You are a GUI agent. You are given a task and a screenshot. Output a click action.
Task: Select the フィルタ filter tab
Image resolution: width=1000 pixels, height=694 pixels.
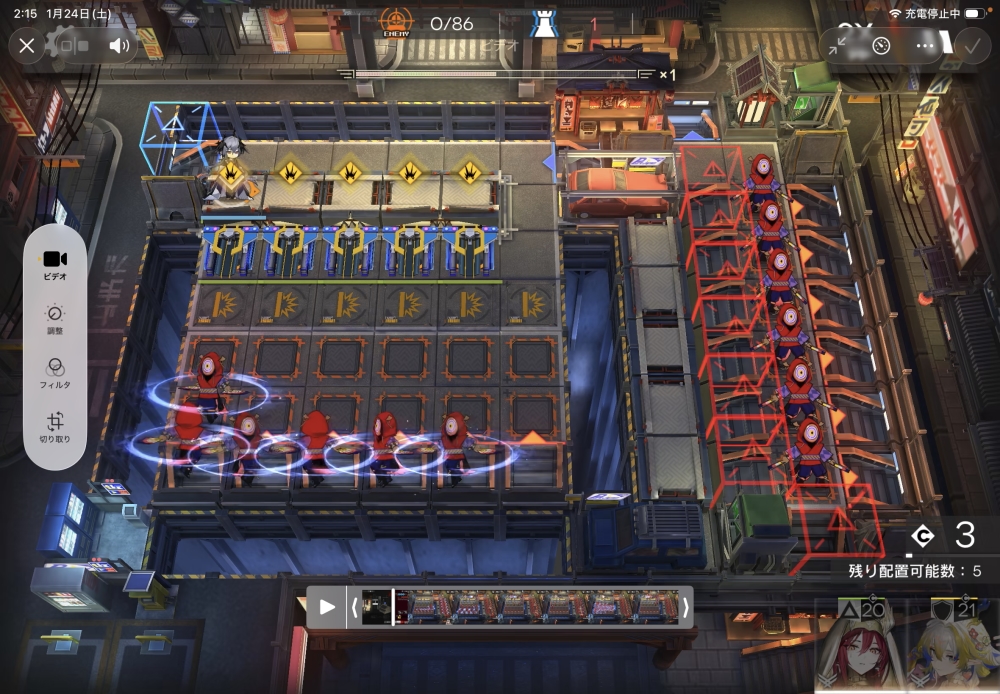pyautogui.click(x=55, y=374)
